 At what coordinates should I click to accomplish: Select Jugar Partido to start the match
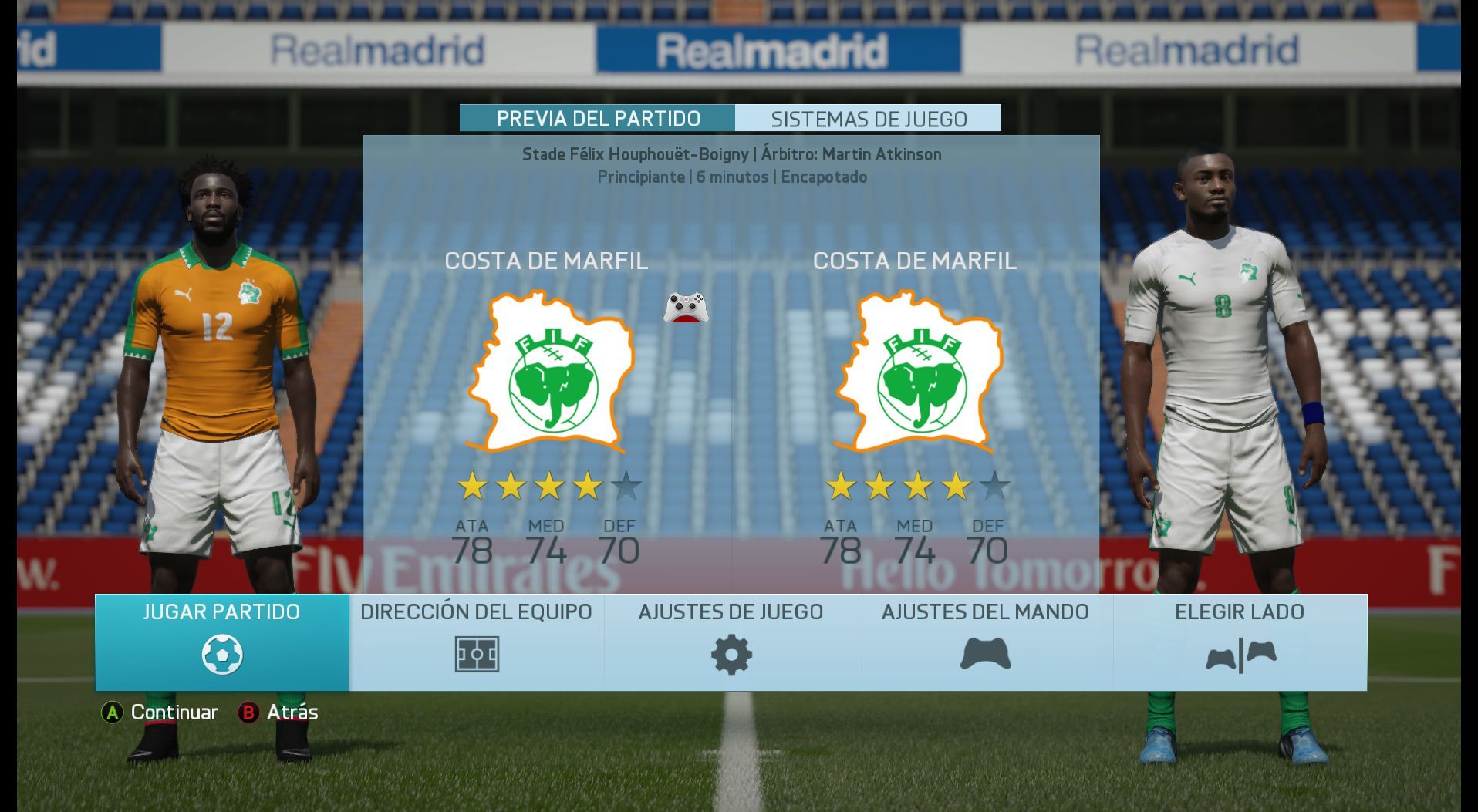click(x=222, y=642)
